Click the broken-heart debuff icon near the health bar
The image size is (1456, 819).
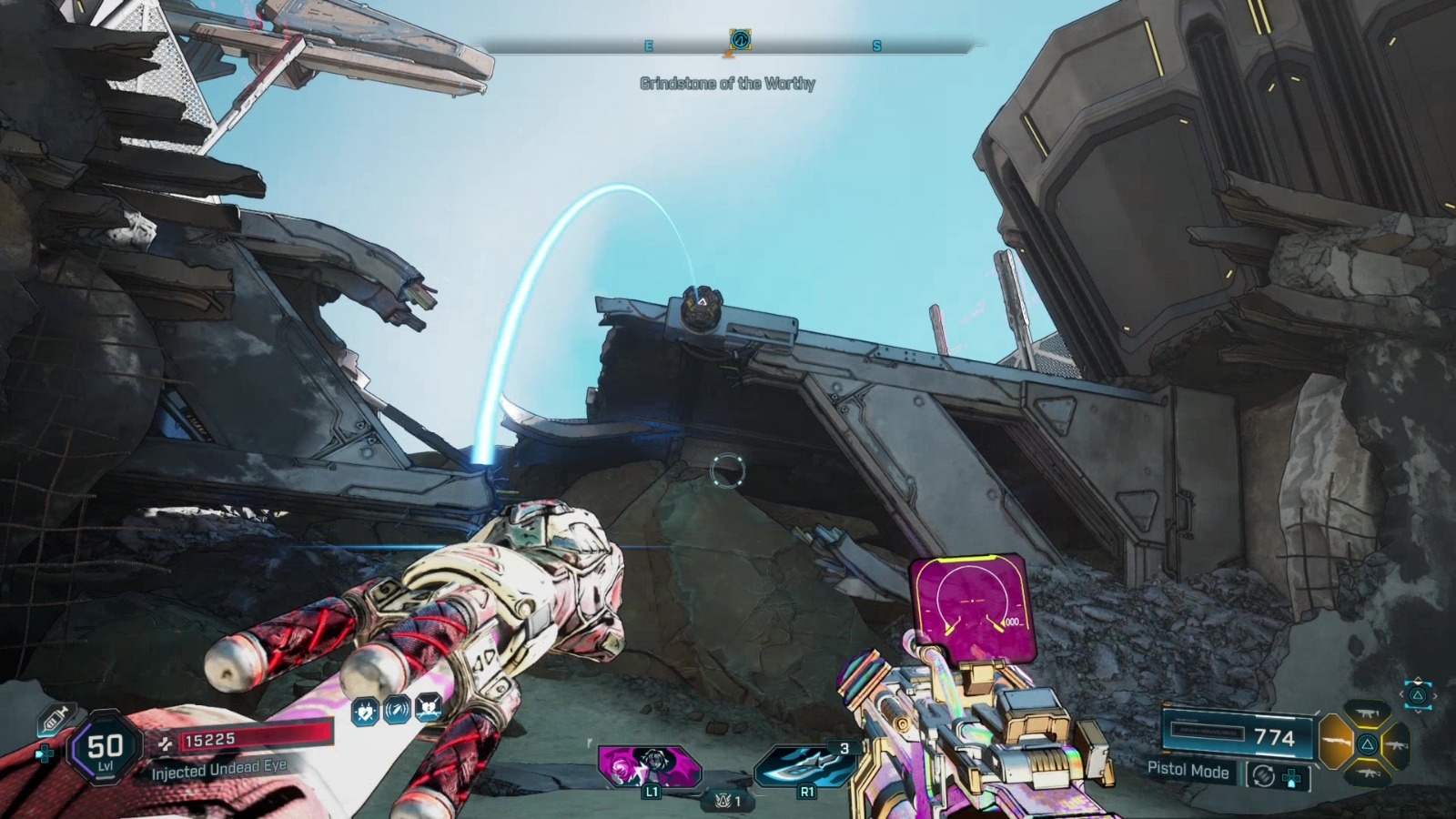pos(428,709)
